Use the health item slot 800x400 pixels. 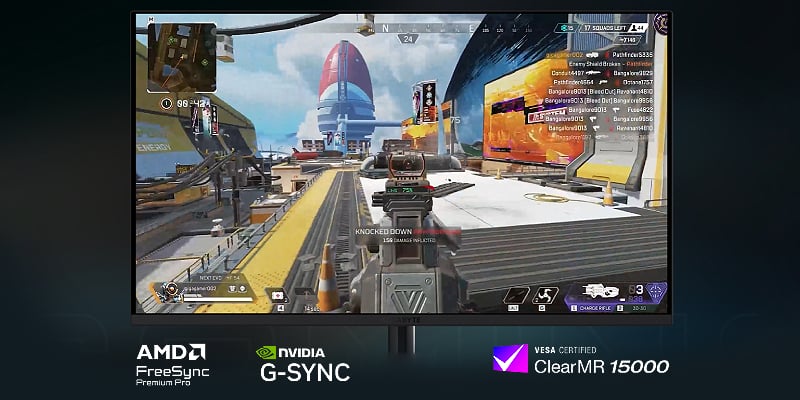pyautogui.click(x=278, y=296)
